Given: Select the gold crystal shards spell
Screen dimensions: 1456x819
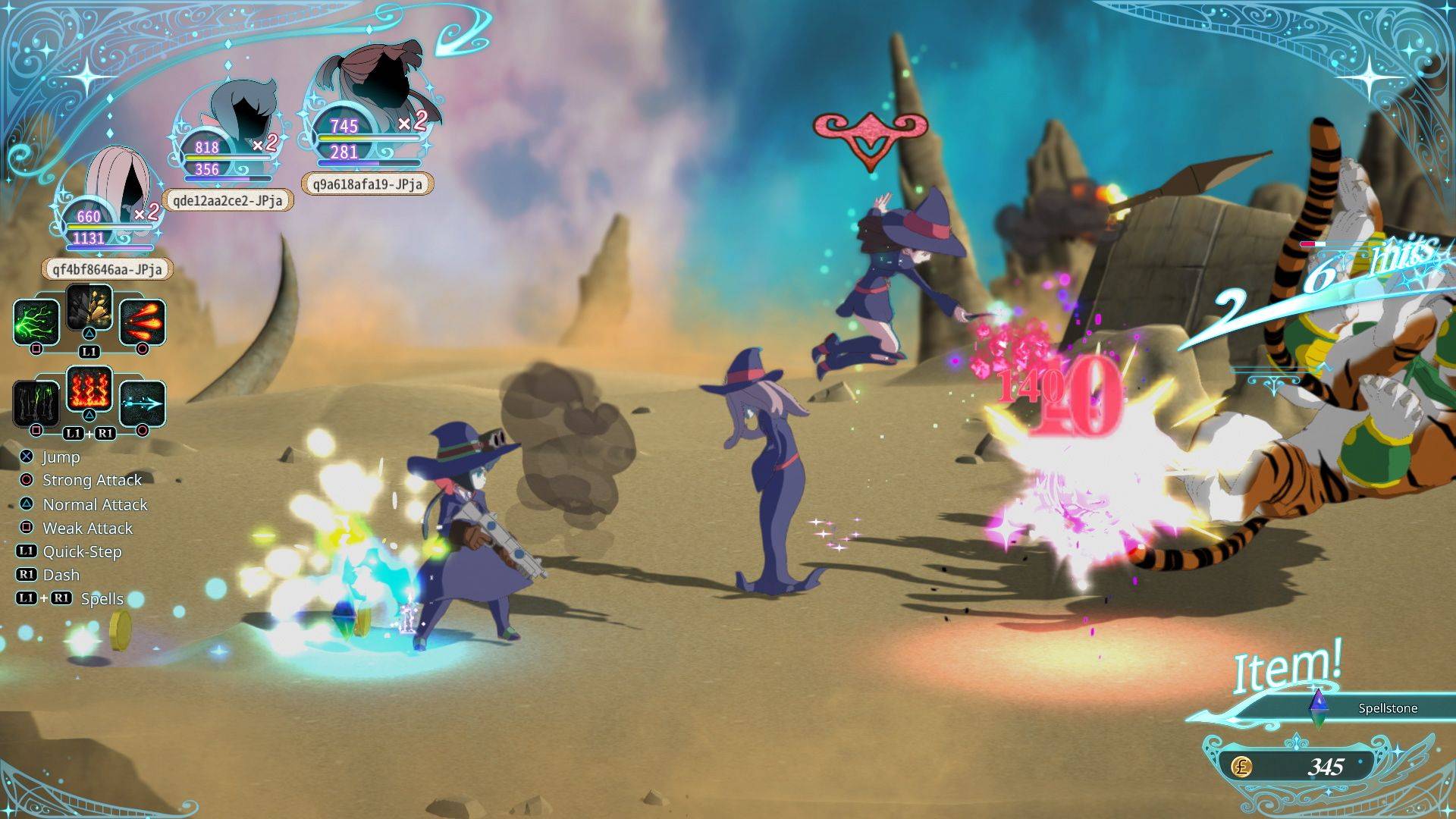Looking at the screenshot, I should pos(89,307).
